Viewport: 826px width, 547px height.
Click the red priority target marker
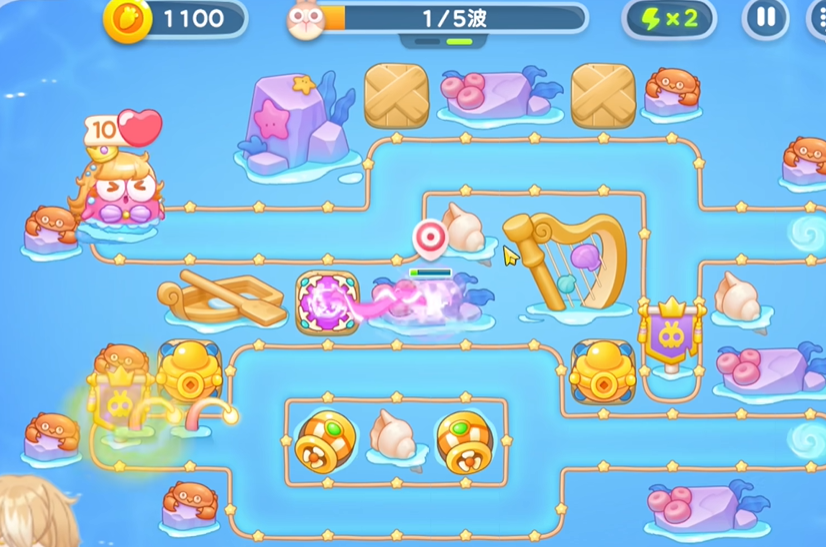click(x=430, y=237)
